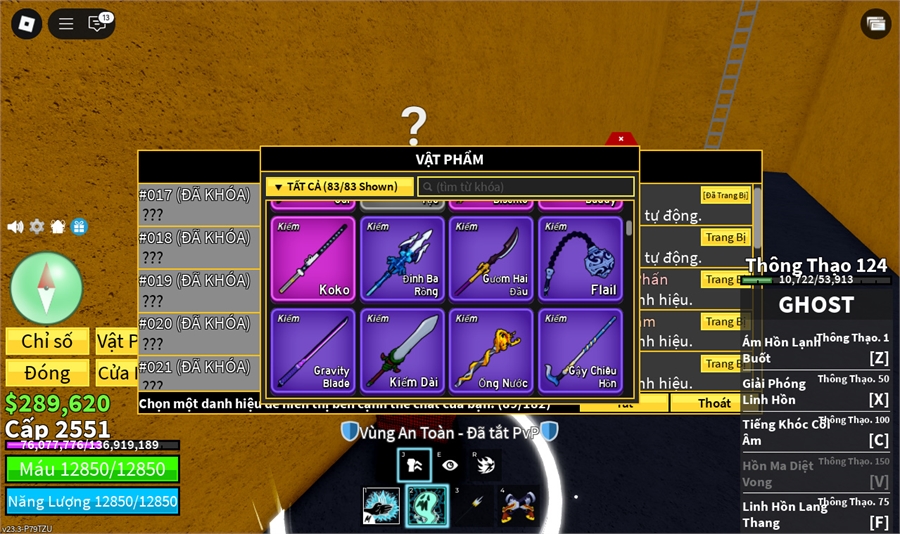900x534 pixels.
Task: Click the Đóng close menu button
Action: click(x=47, y=373)
